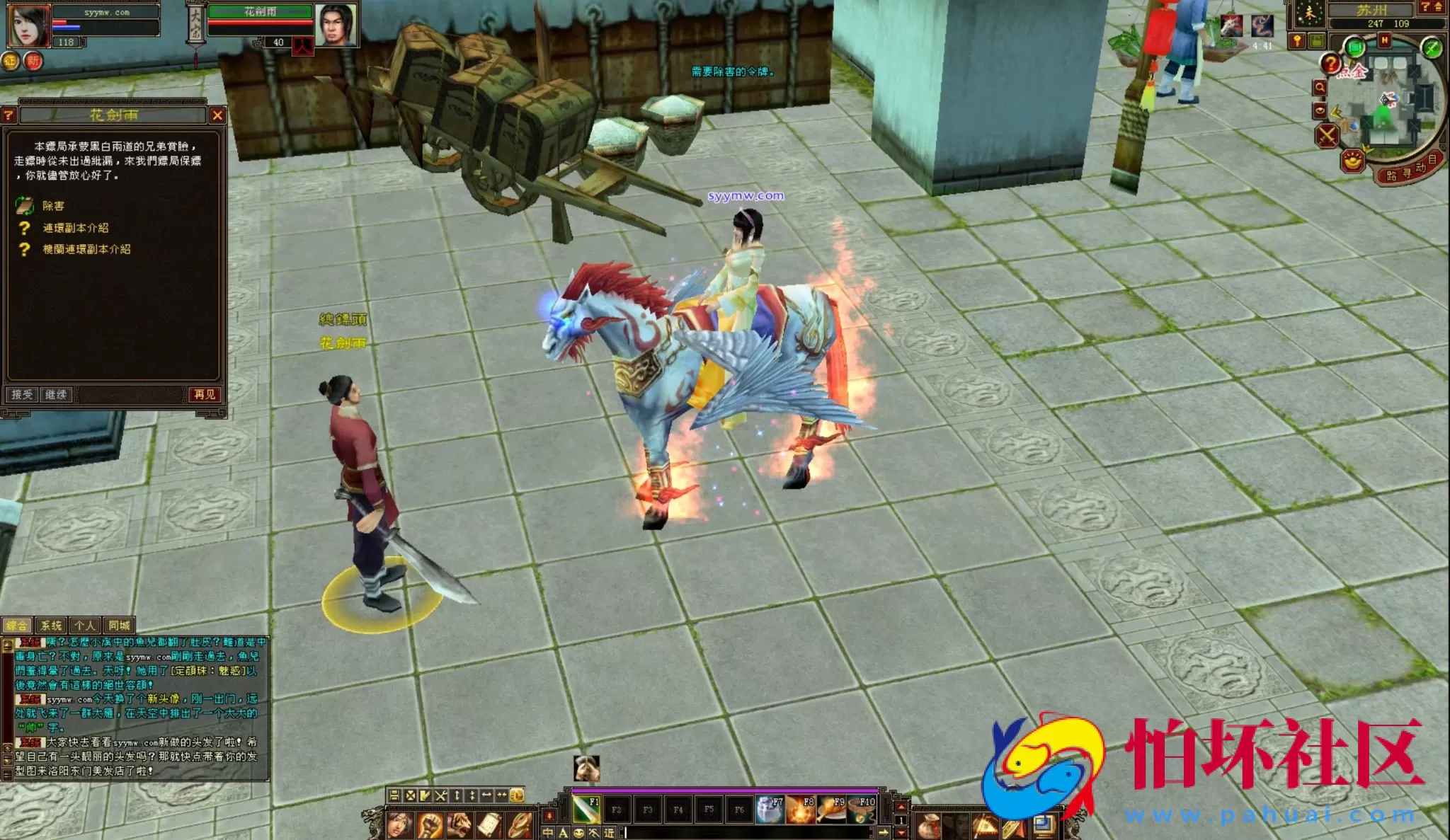Click the 再见 goodbye button
This screenshot has width=1450, height=840.
pyautogui.click(x=205, y=395)
